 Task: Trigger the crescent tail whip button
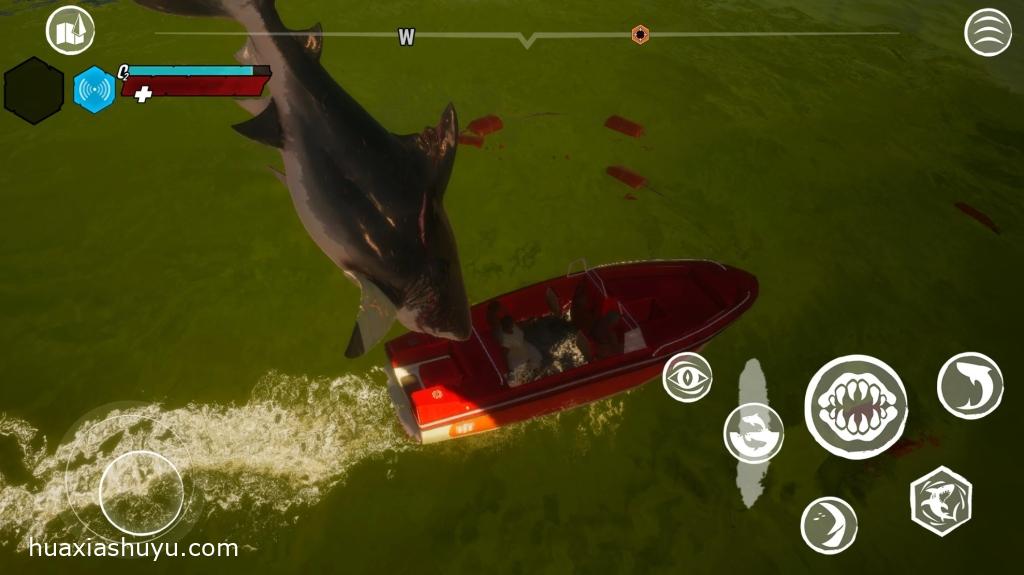(x=829, y=525)
